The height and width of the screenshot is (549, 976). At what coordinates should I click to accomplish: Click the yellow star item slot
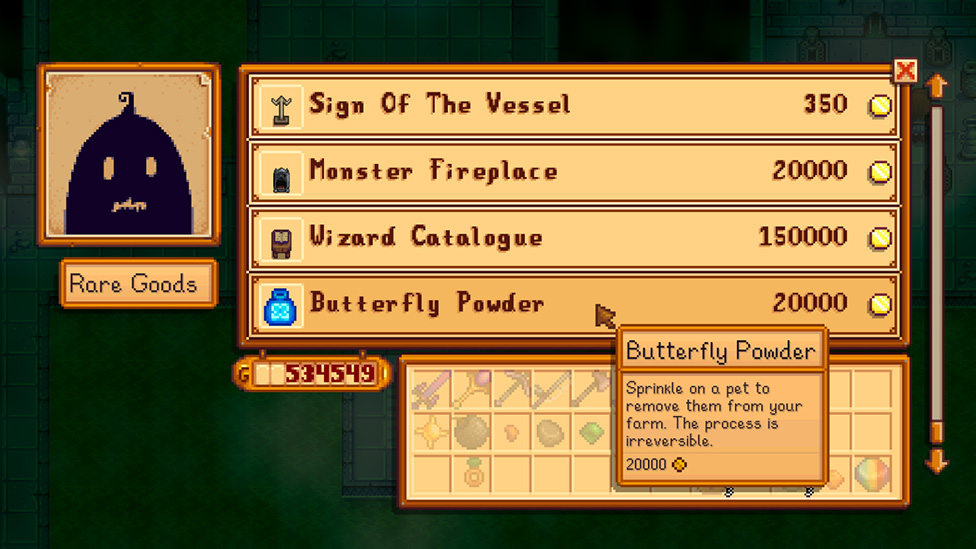(x=431, y=433)
